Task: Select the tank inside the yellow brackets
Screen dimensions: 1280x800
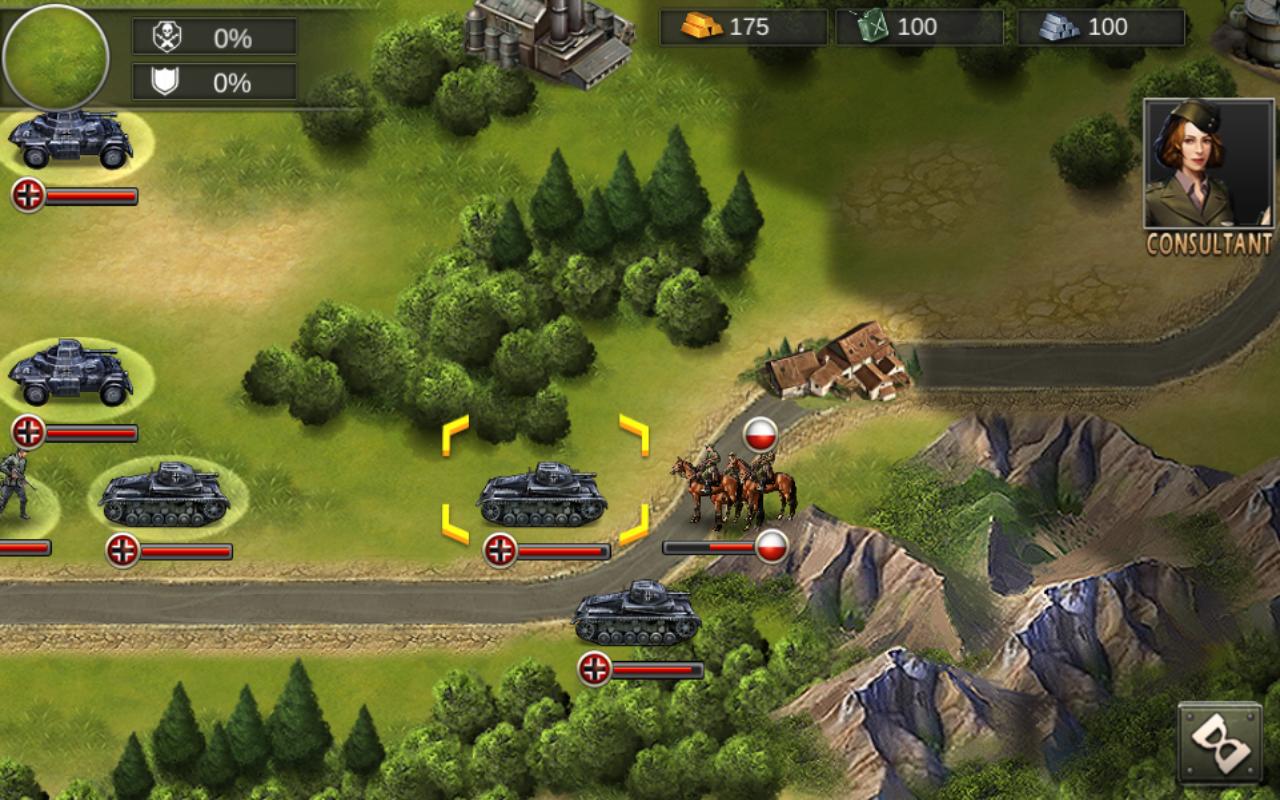Action: pyautogui.click(x=543, y=495)
